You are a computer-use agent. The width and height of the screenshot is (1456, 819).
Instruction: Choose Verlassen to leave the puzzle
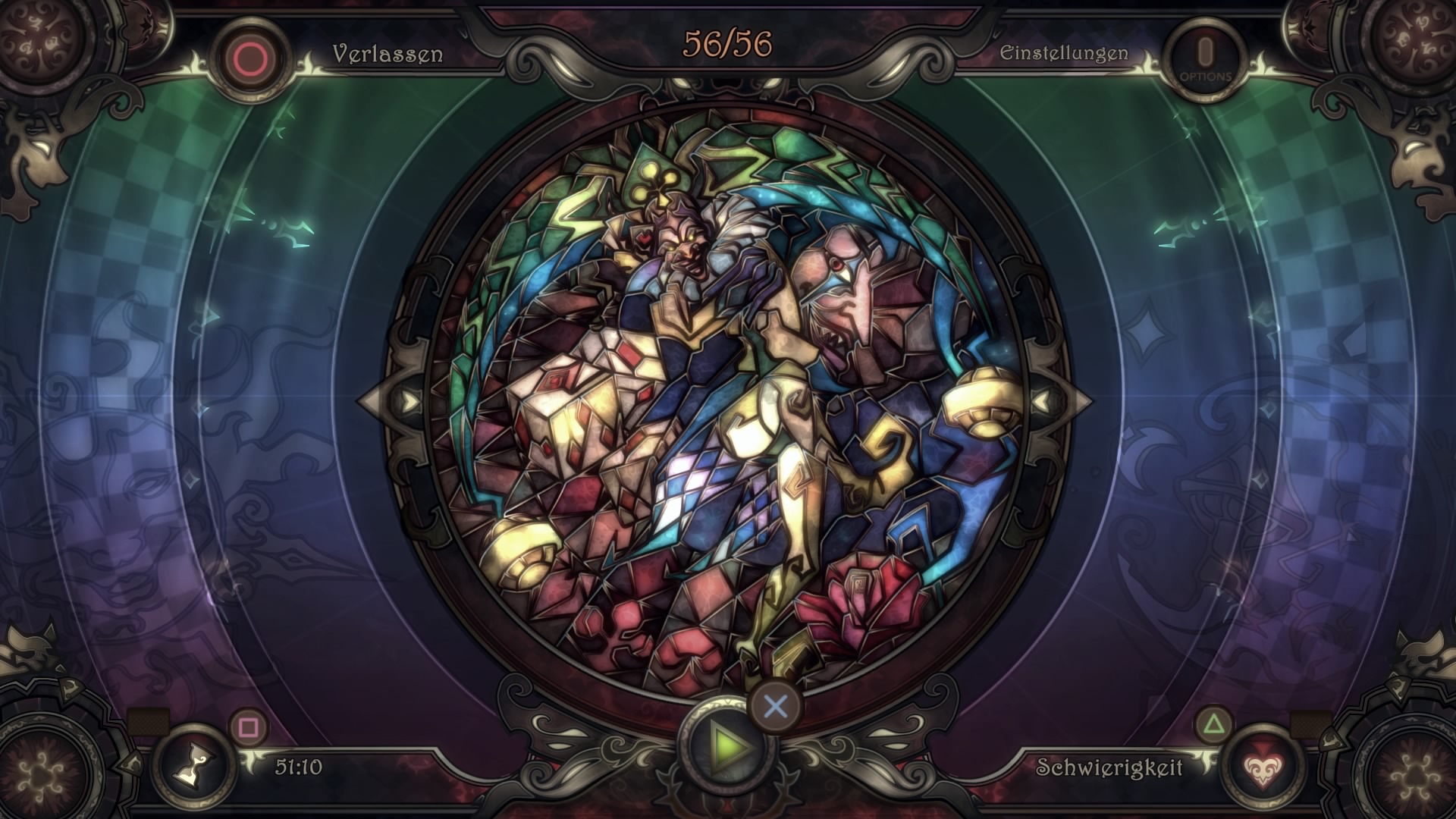(x=387, y=55)
